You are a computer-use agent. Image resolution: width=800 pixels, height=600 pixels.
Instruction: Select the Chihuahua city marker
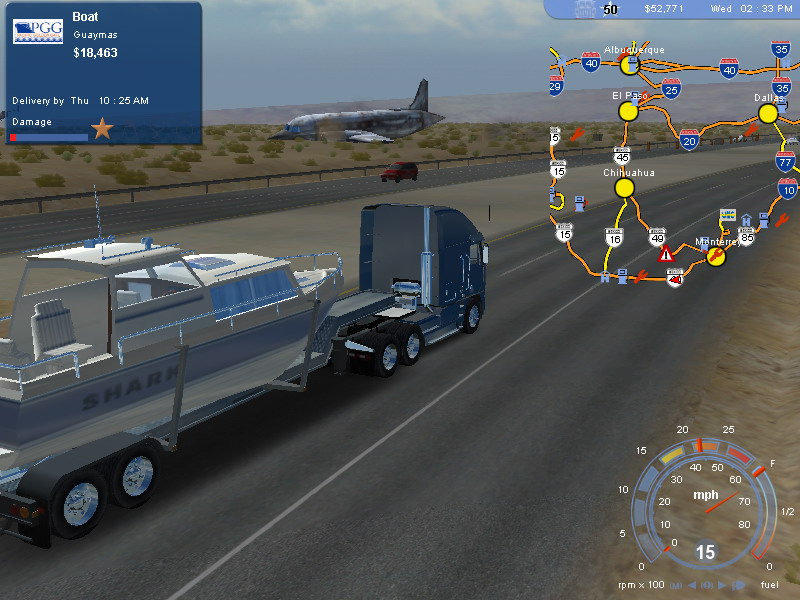[x=625, y=187]
